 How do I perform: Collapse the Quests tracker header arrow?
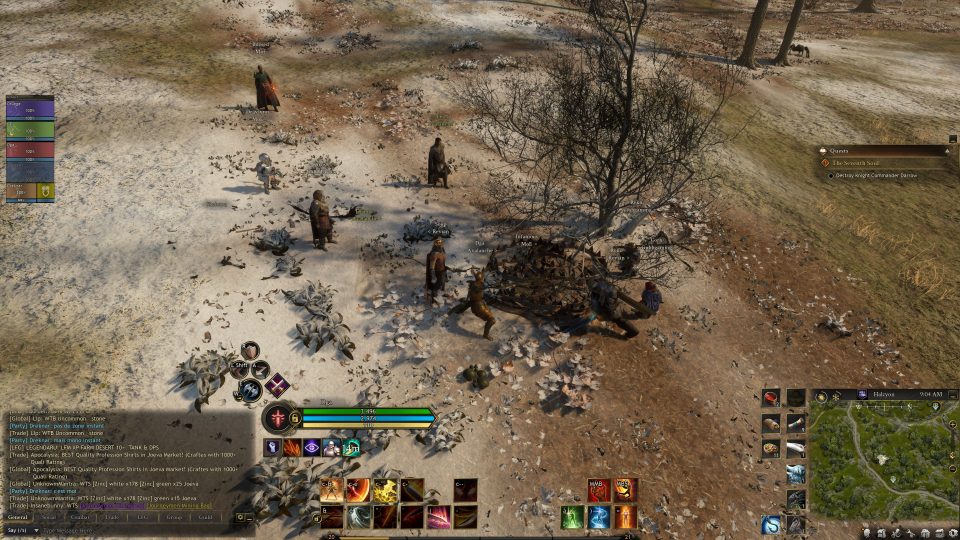[946, 150]
